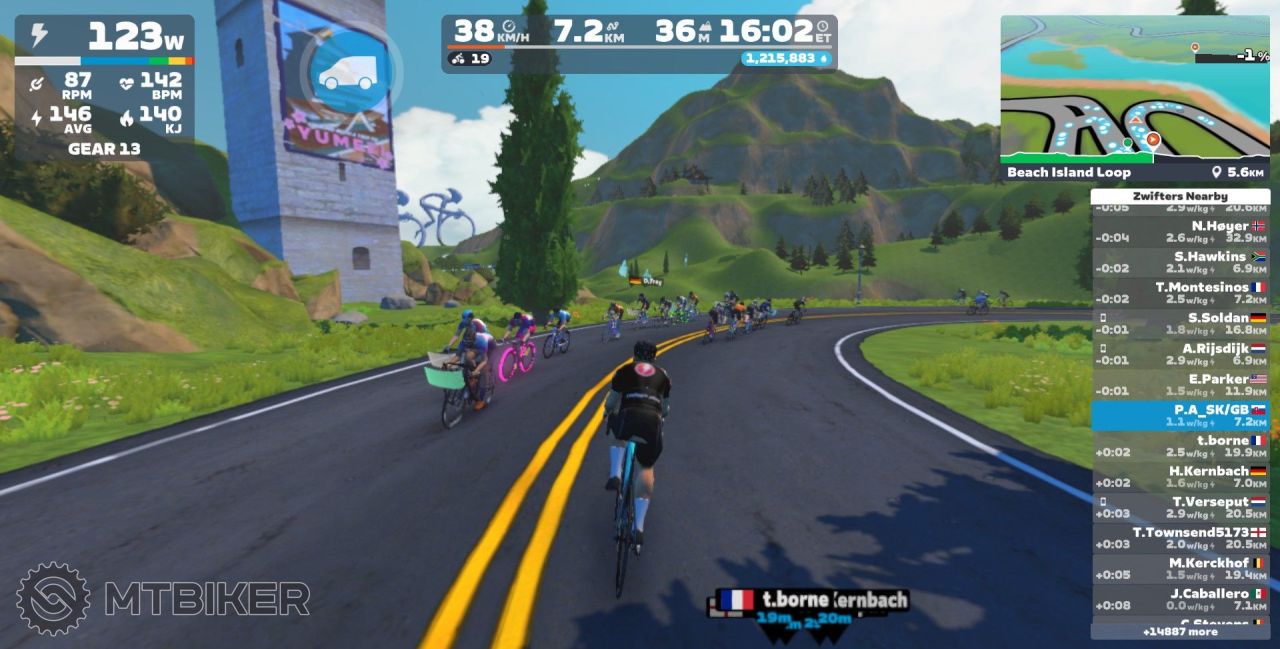Screen dimensions: 1280x649
Task: Select the highlighted P.A_SK/GB rider row
Action: [x=1181, y=416]
